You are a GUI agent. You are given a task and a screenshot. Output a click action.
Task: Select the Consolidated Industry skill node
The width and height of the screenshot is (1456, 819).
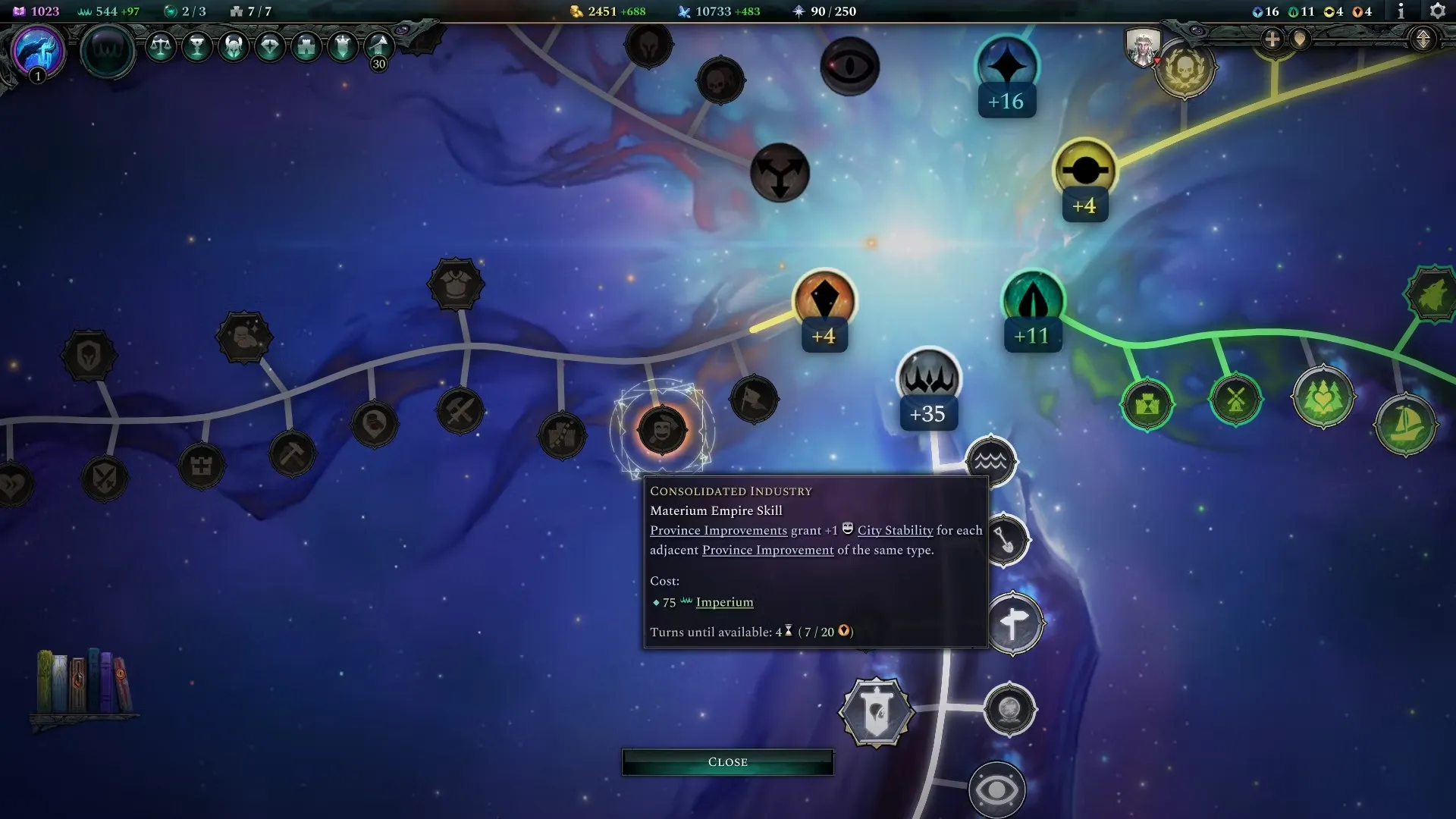click(662, 431)
